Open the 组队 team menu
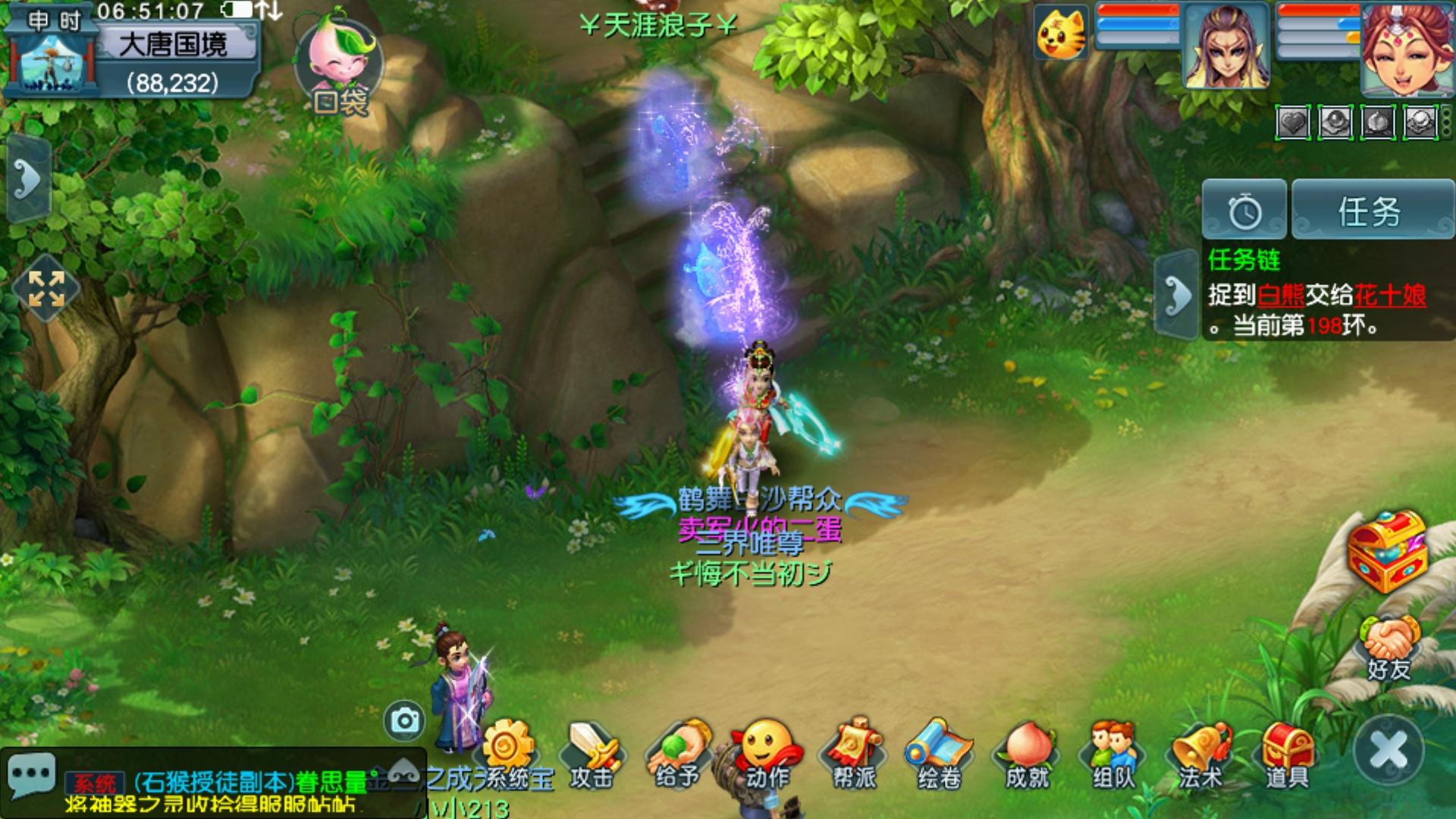 tap(1113, 755)
